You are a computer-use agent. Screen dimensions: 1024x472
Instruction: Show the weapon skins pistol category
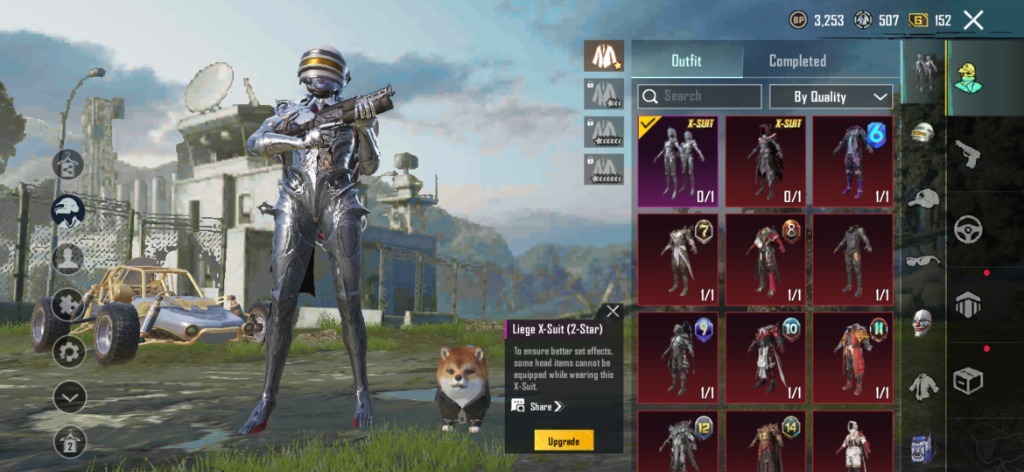click(x=968, y=152)
